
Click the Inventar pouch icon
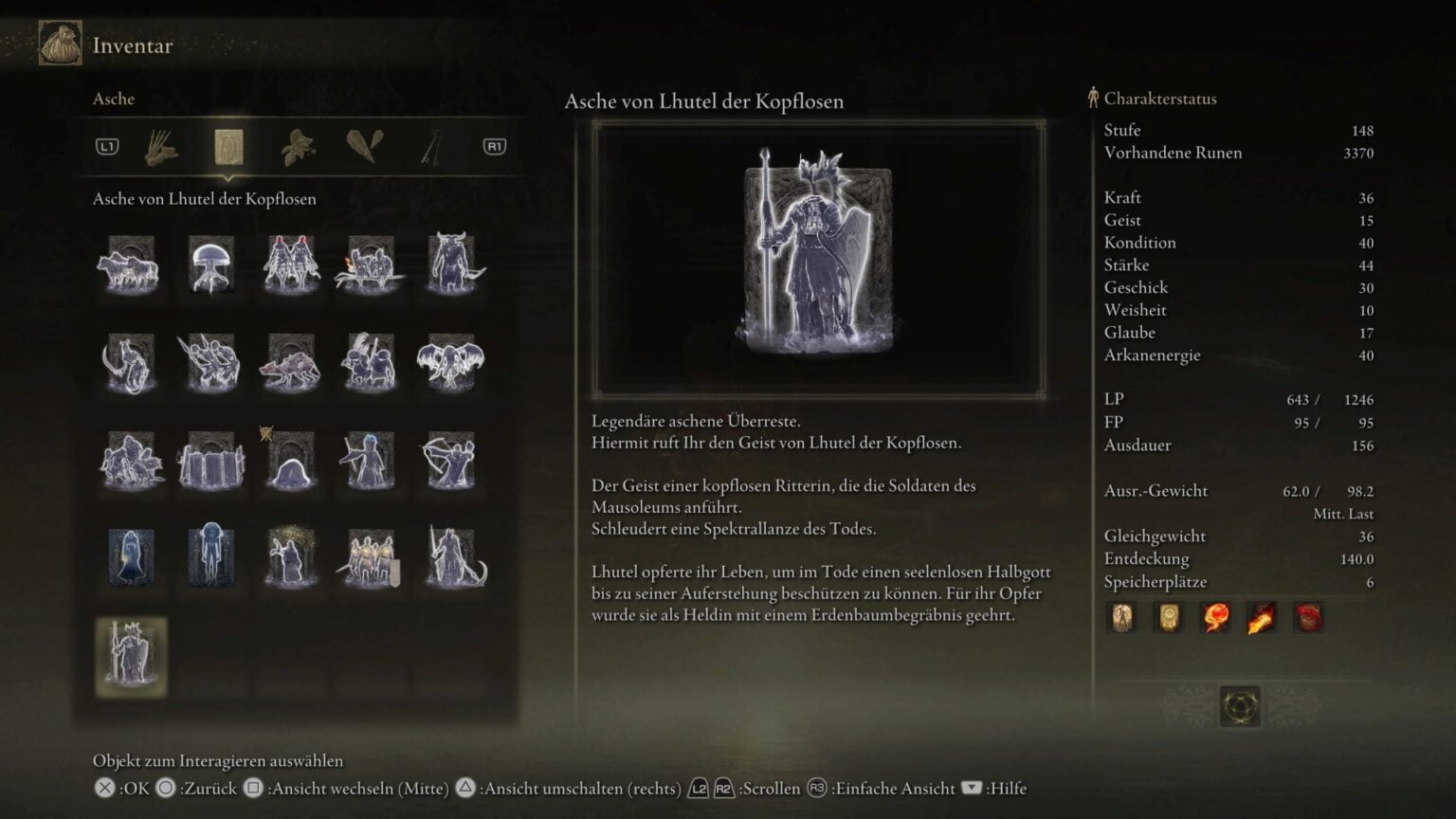coord(60,44)
